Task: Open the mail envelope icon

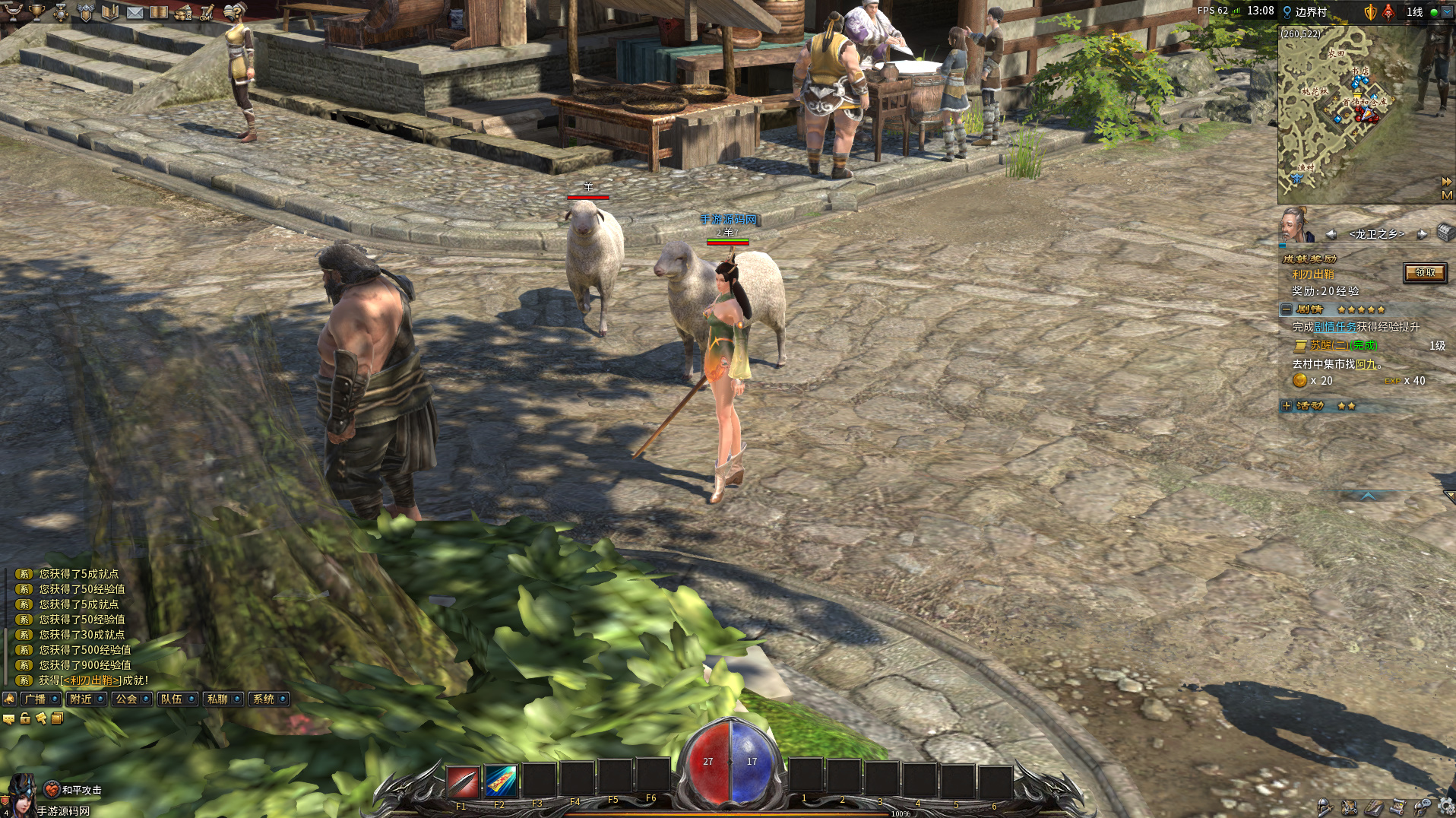Action: tap(135, 12)
